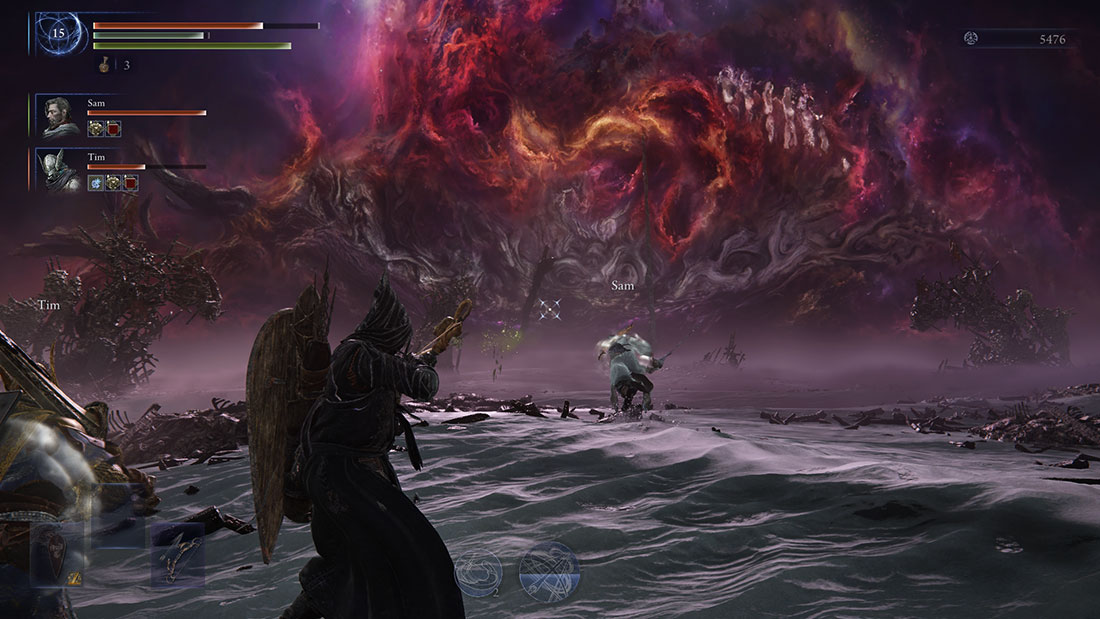Viewport: 1100px width, 619px height.
Task: Inspect Sam's red square status icon
Action: [x=113, y=129]
